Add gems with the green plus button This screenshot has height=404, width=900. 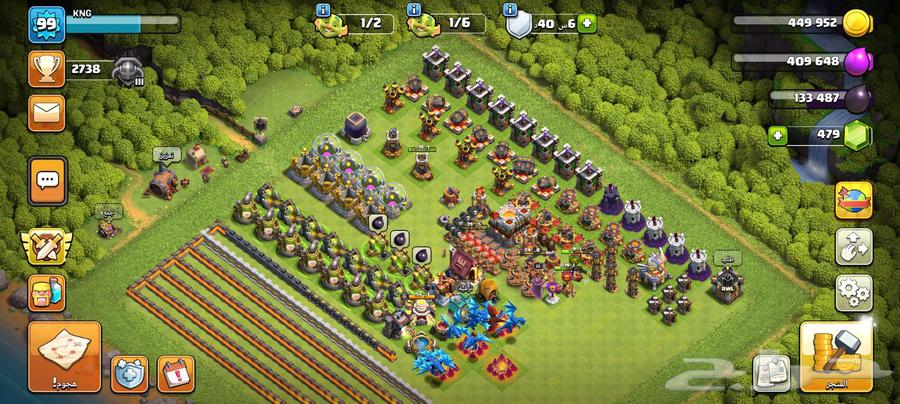pos(776,135)
